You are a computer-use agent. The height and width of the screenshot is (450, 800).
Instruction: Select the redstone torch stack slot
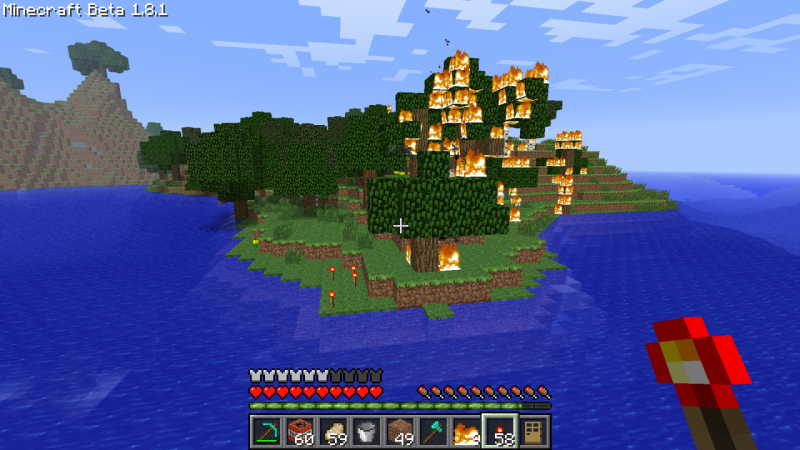pyautogui.click(x=500, y=431)
